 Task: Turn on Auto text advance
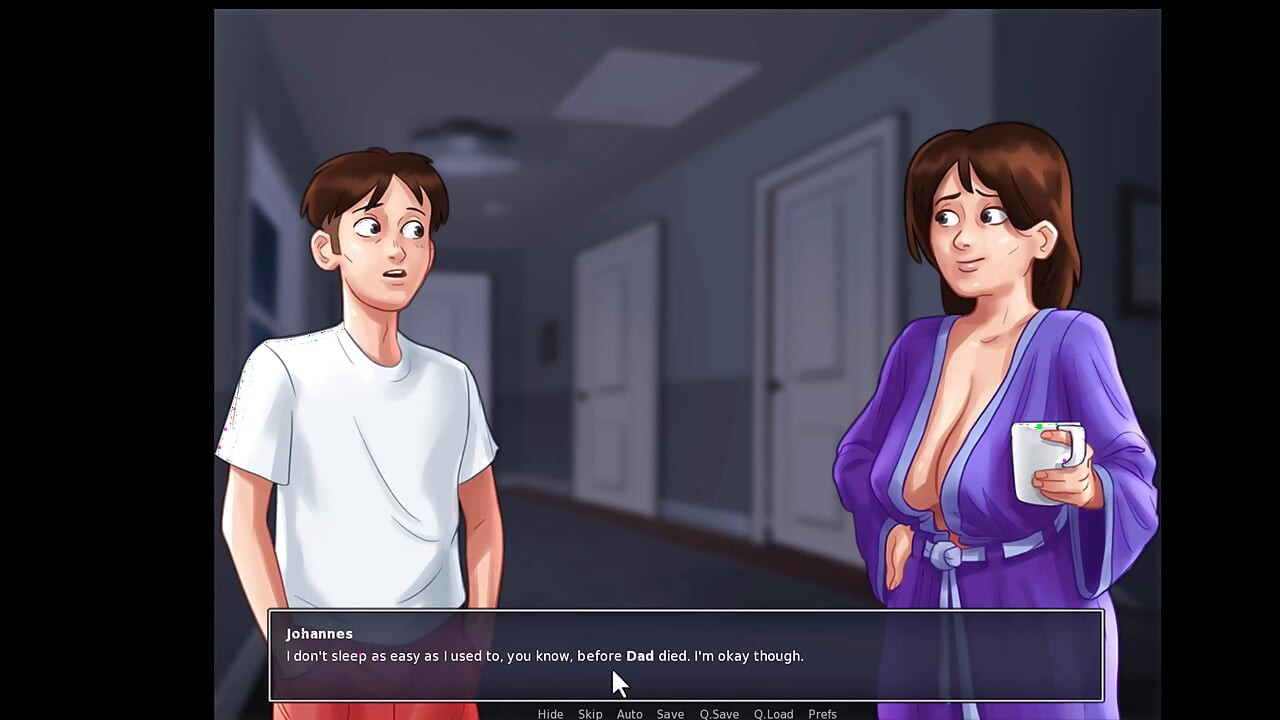629,713
